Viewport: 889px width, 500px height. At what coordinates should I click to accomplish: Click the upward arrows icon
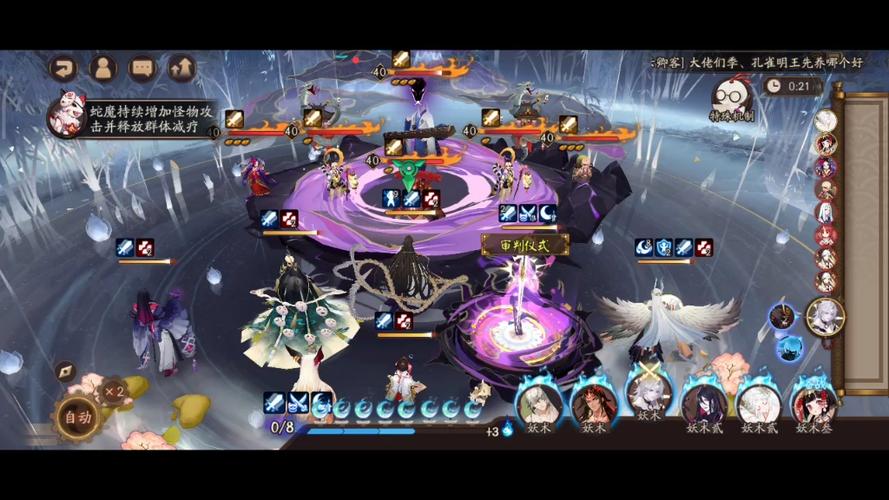181,68
